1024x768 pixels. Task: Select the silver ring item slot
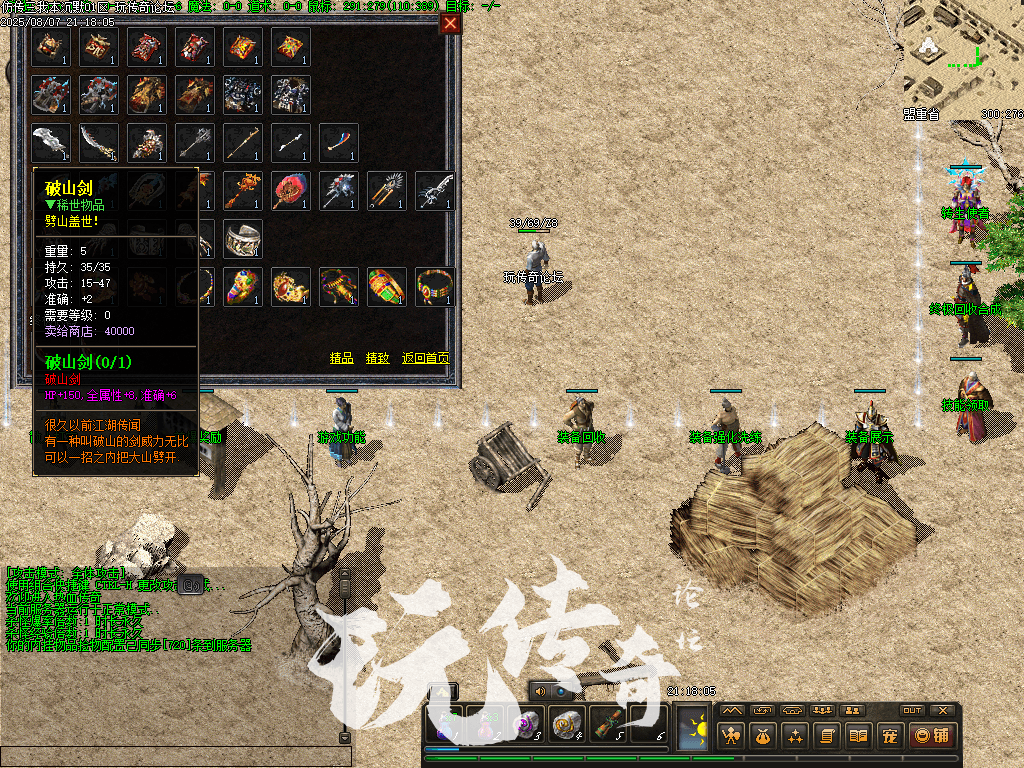pos(243,238)
